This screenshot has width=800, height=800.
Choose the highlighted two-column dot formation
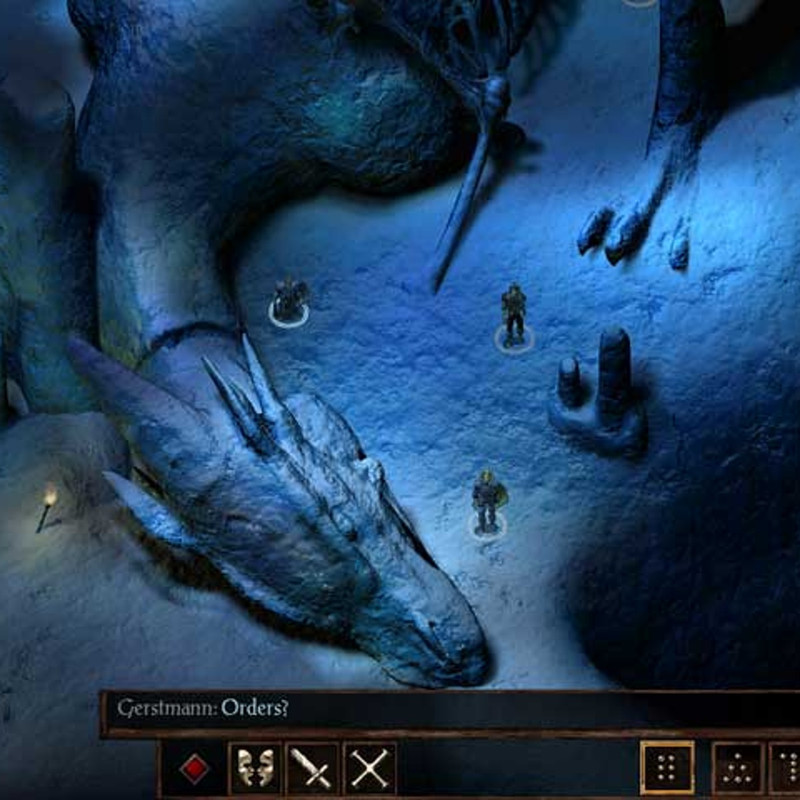point(667,769)
